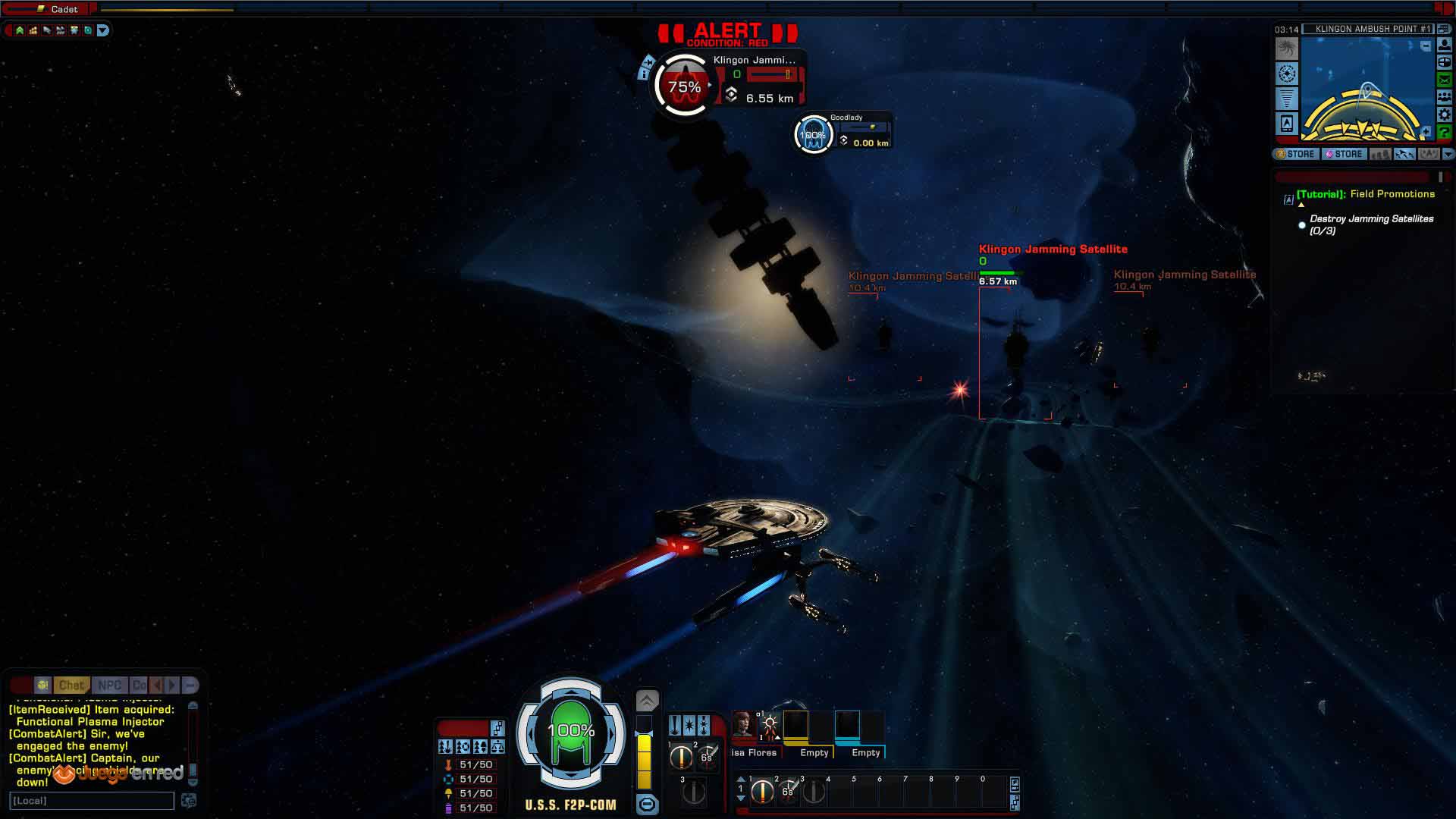Screen dimensions: 1456x819
Task: Fire the ability in hotbar slot 1
Action: point(762,792)
